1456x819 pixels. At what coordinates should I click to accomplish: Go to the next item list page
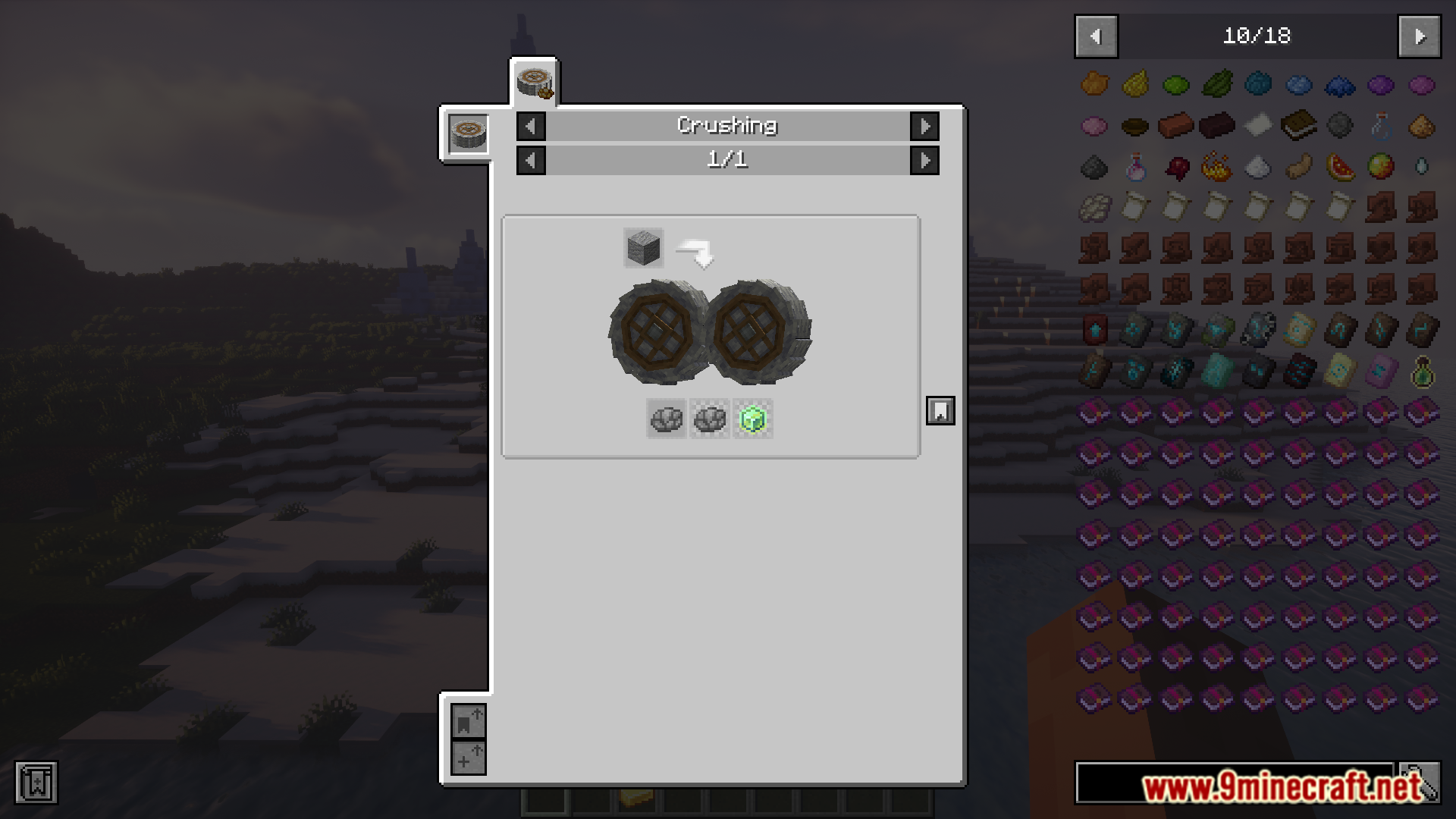coord(1420,36)
